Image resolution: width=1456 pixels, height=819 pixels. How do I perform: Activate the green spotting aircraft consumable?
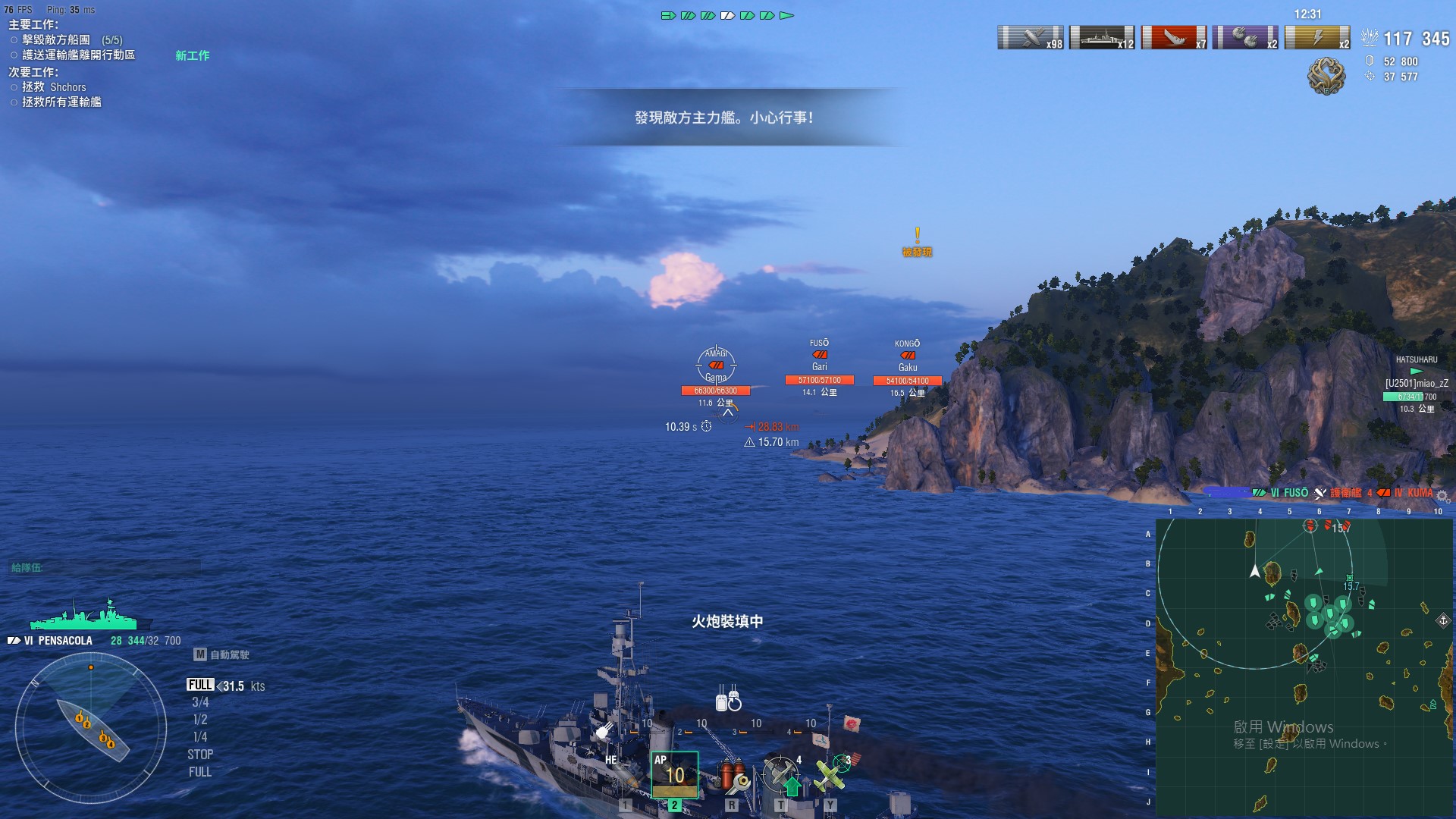click(831, 776)
